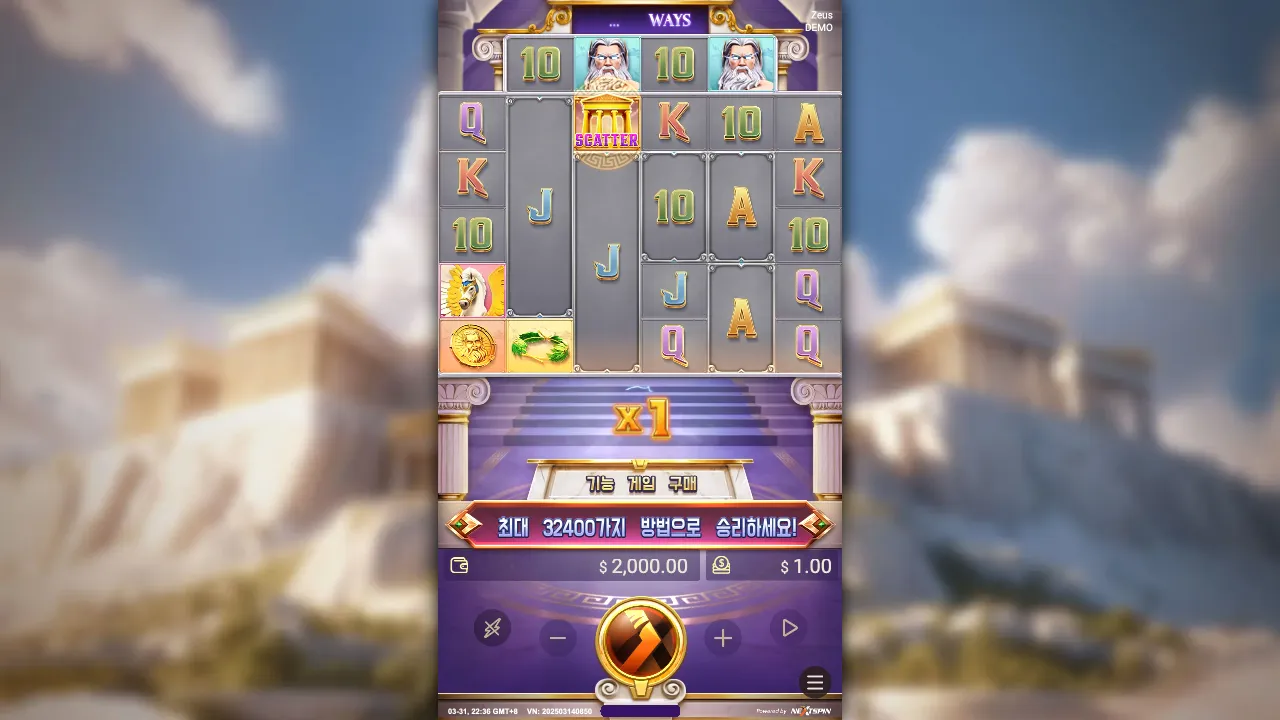Start autoplay using the play arrow

tap(789, 628)
